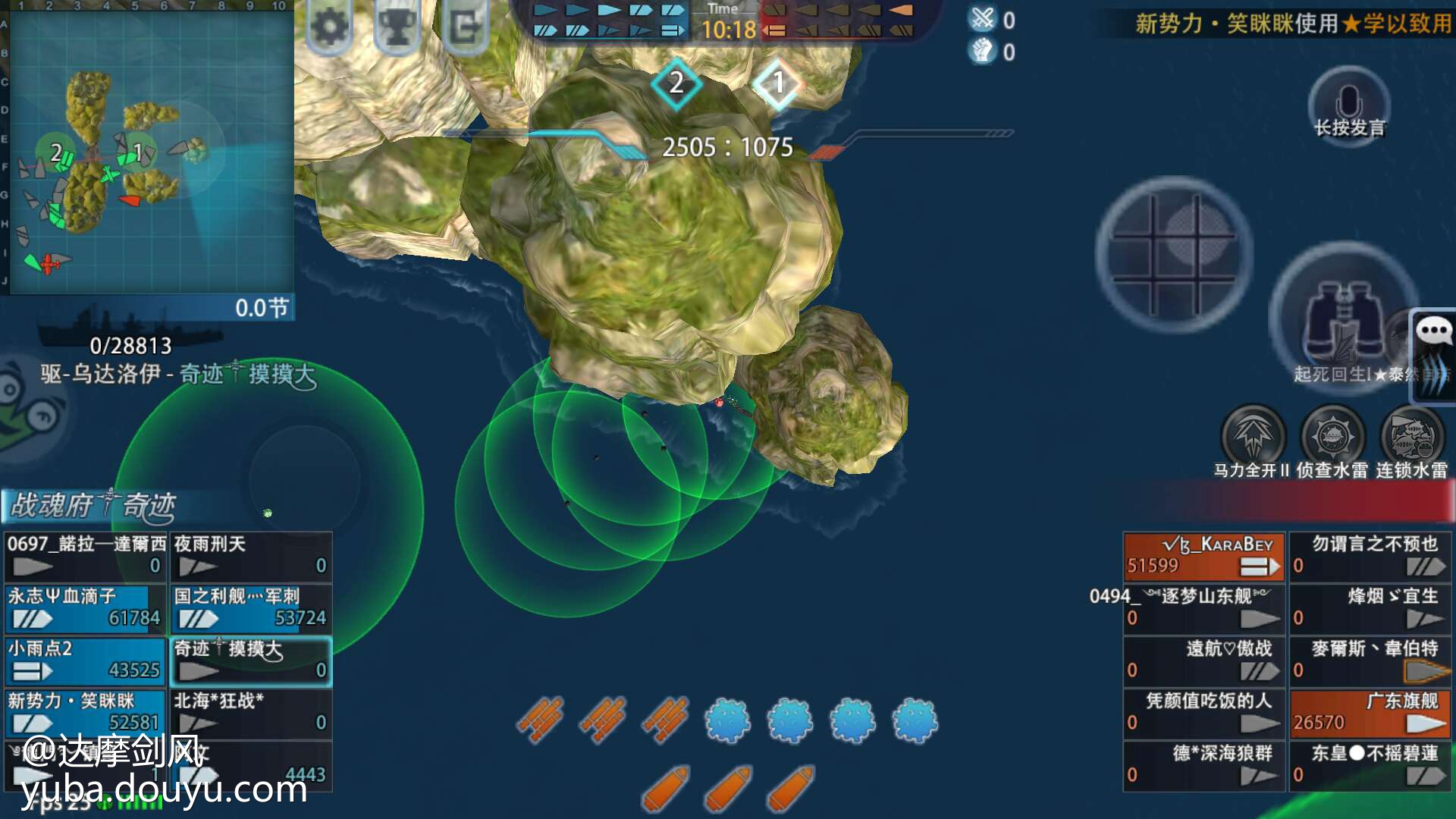This screenshot has width=1456, height=819.
Task: Open the trophy scoreboard
Action: click(397, 27)
